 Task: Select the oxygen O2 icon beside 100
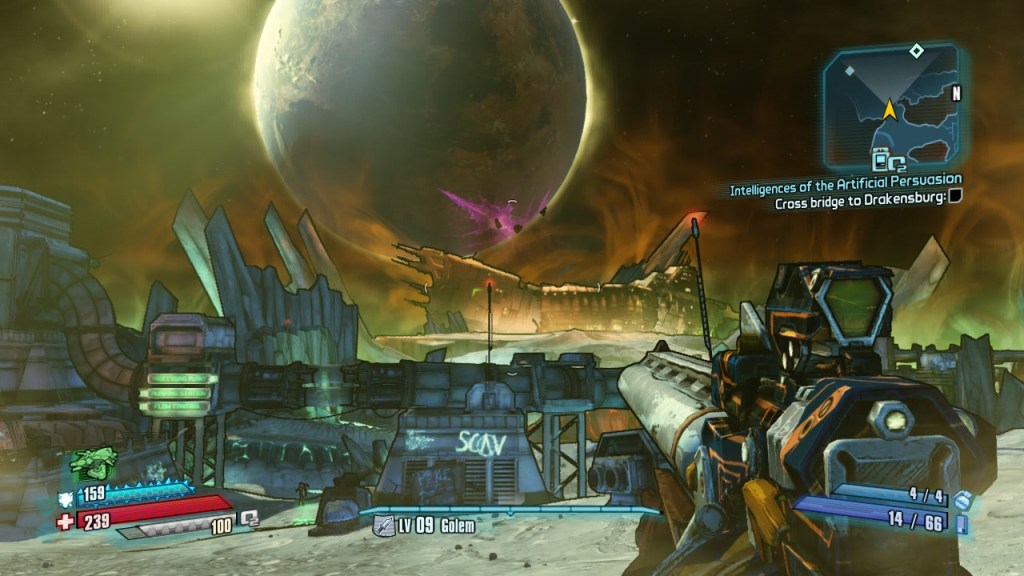(251, 518)
